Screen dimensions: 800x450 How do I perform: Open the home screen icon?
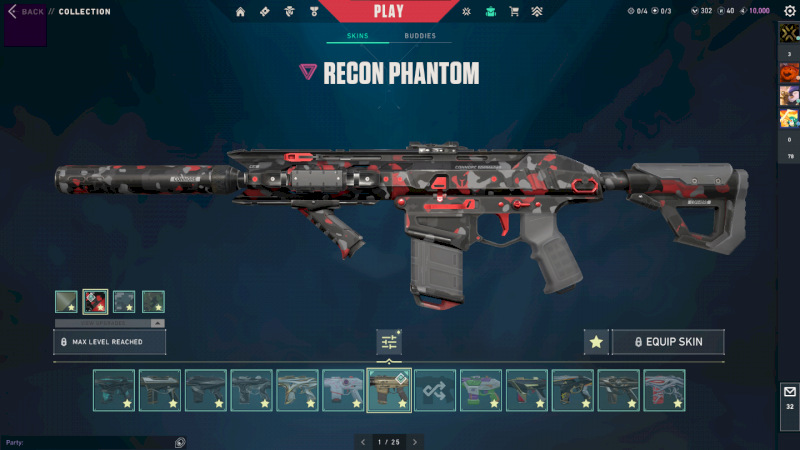click(x=240, y=12)
